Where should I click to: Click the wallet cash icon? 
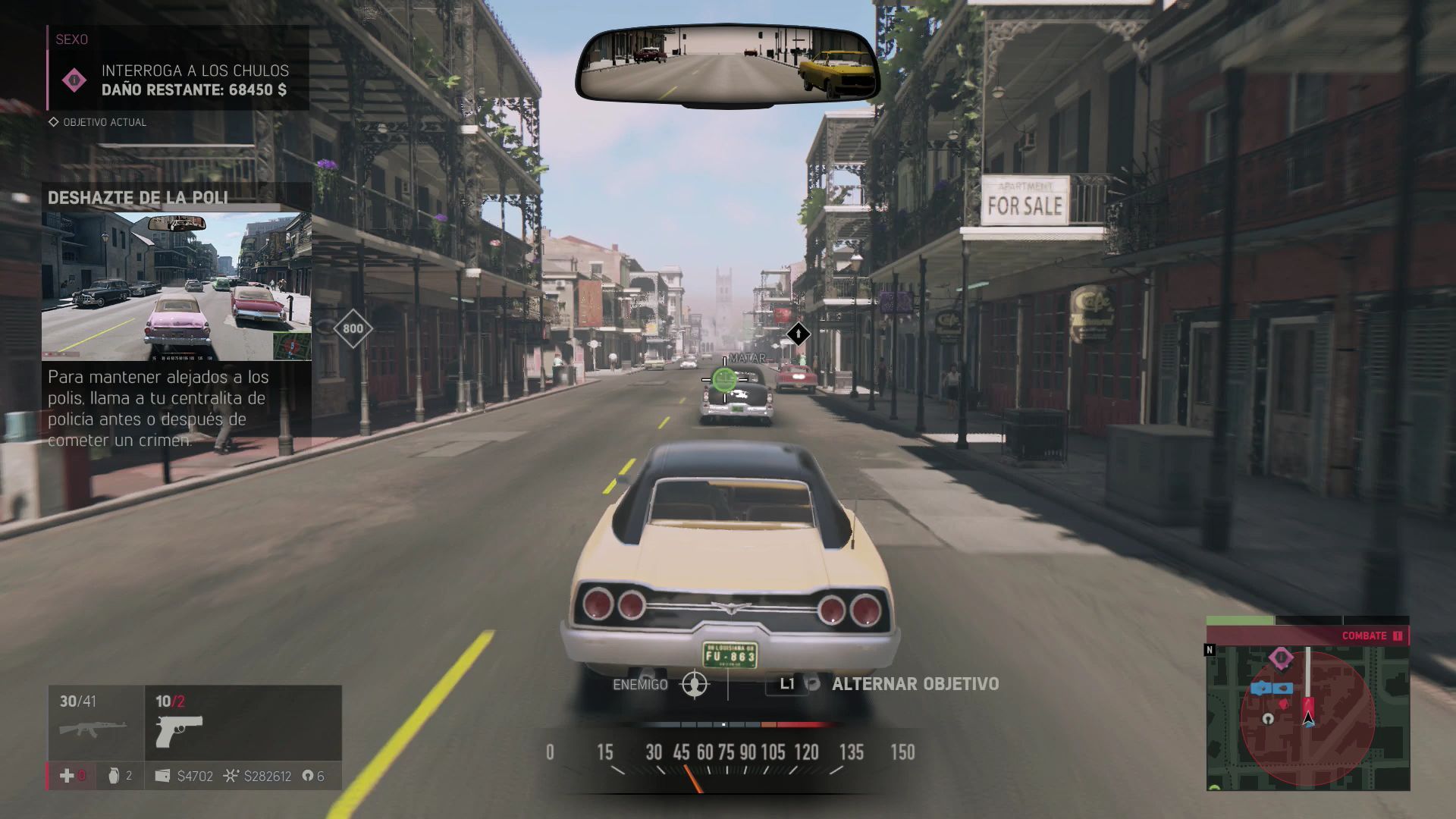pyautogui.click(x=162, y=776)
